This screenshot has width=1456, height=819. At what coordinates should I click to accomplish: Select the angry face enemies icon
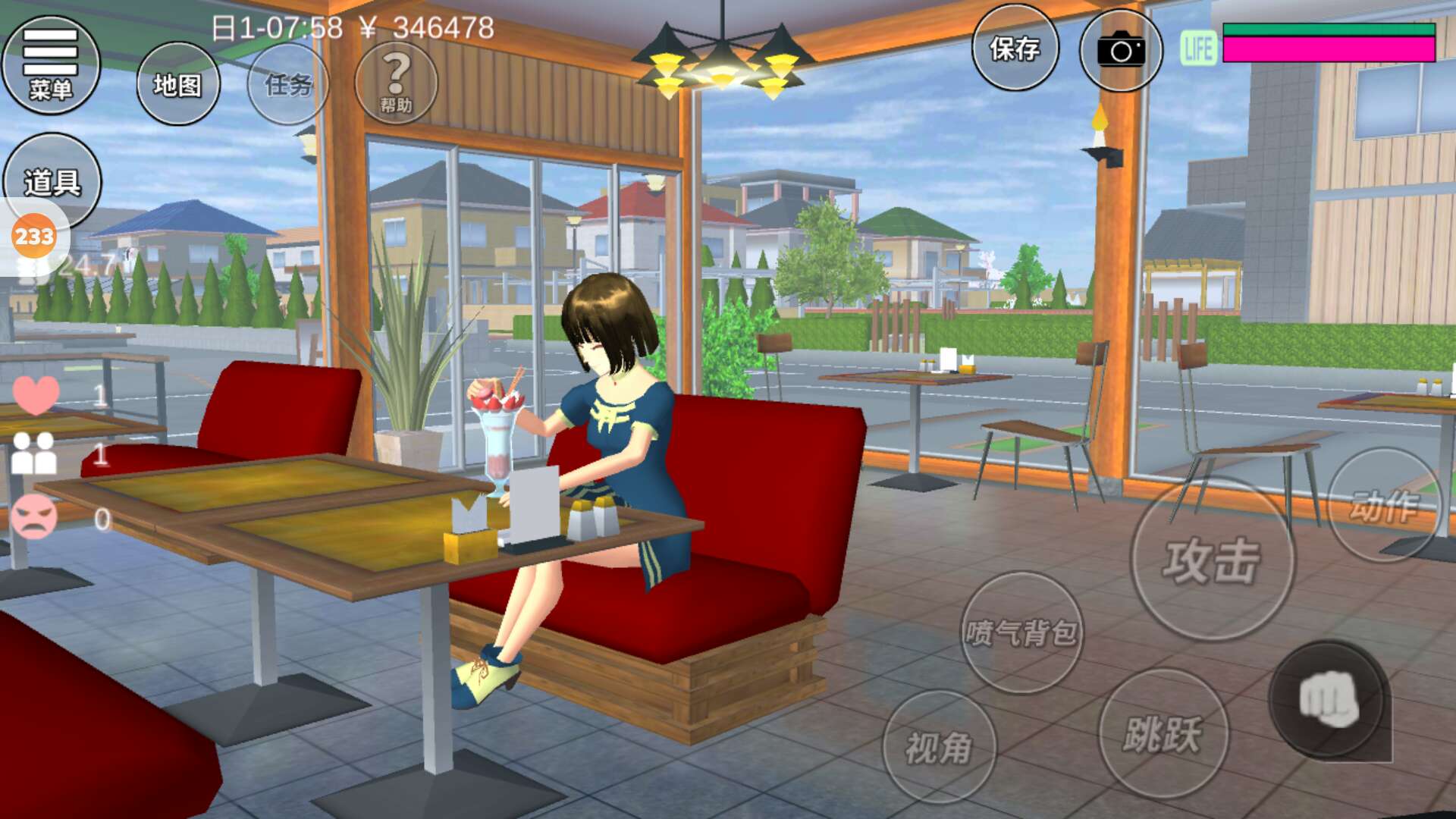(x=34, y=518)
